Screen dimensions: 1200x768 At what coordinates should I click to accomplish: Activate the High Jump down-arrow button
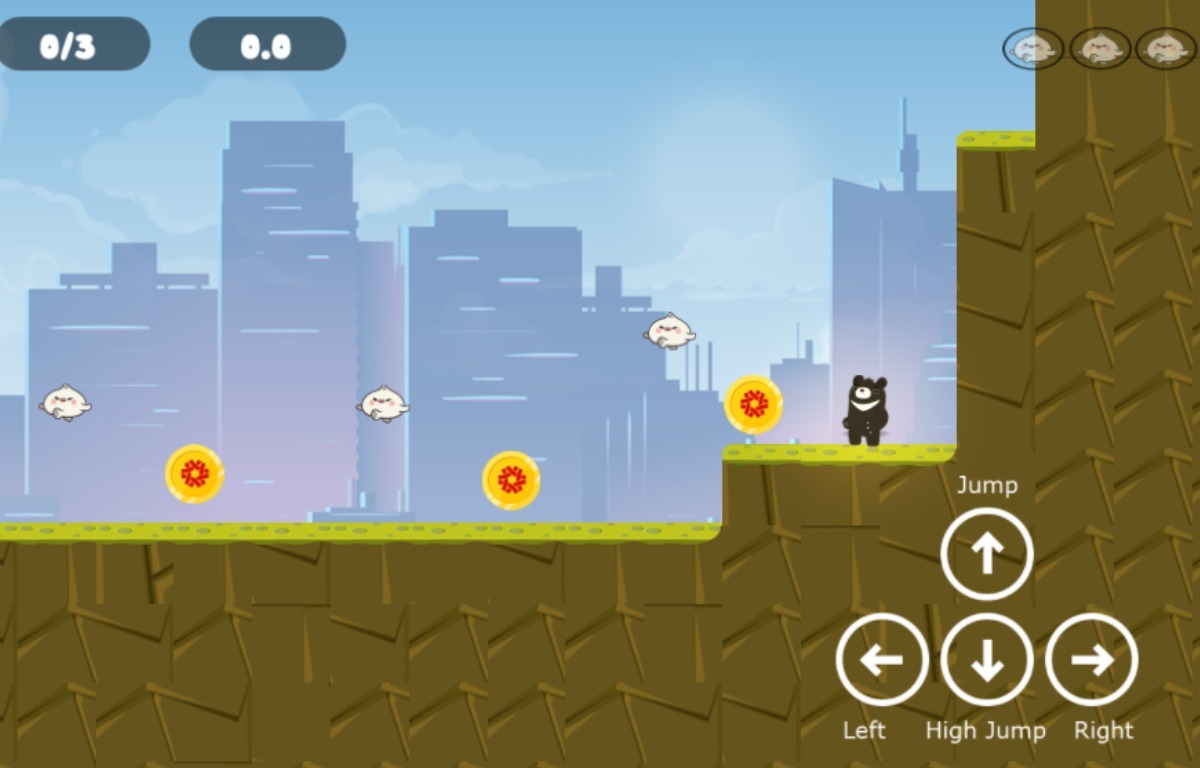click(987, 660)
